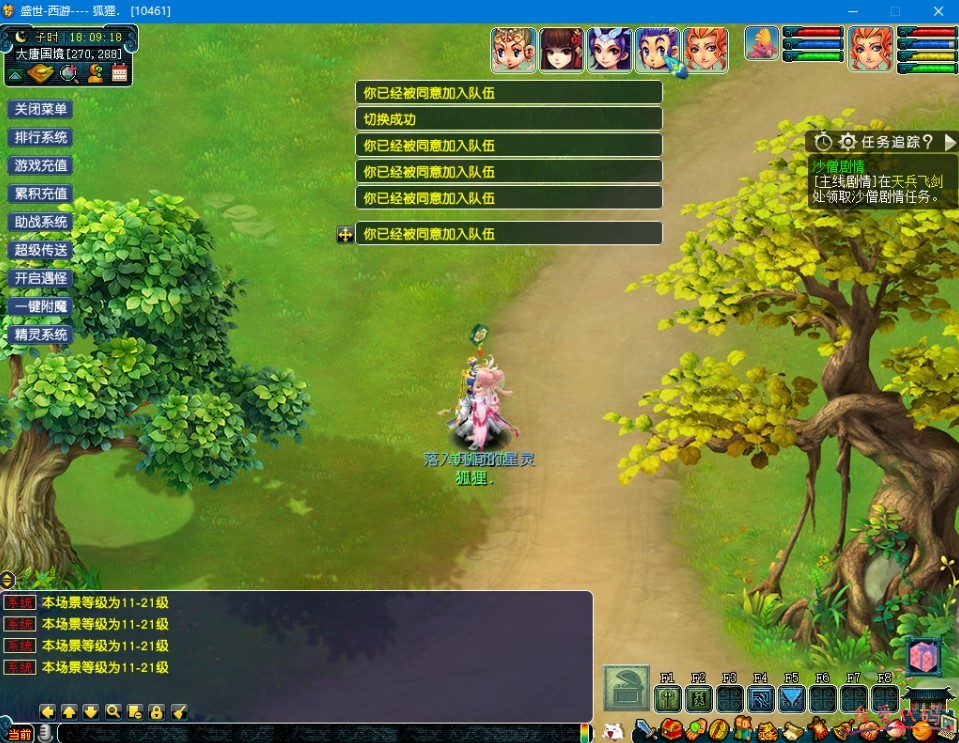Expand the 任务追踪 panel arrow
Image resolution: width=959 pixels, height=743 pixels.
coord(949,142)
